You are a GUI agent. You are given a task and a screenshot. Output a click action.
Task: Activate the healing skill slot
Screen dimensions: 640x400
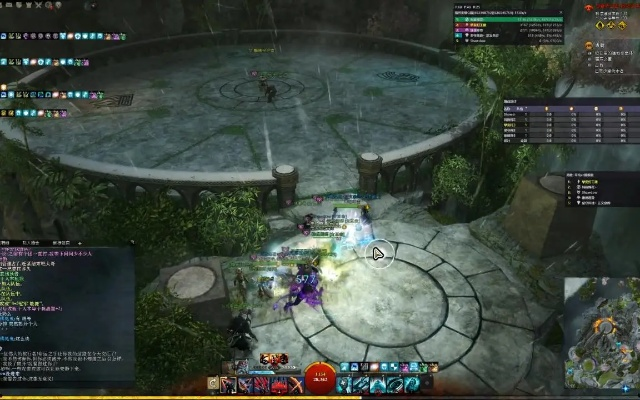click(x=344, y=385)
